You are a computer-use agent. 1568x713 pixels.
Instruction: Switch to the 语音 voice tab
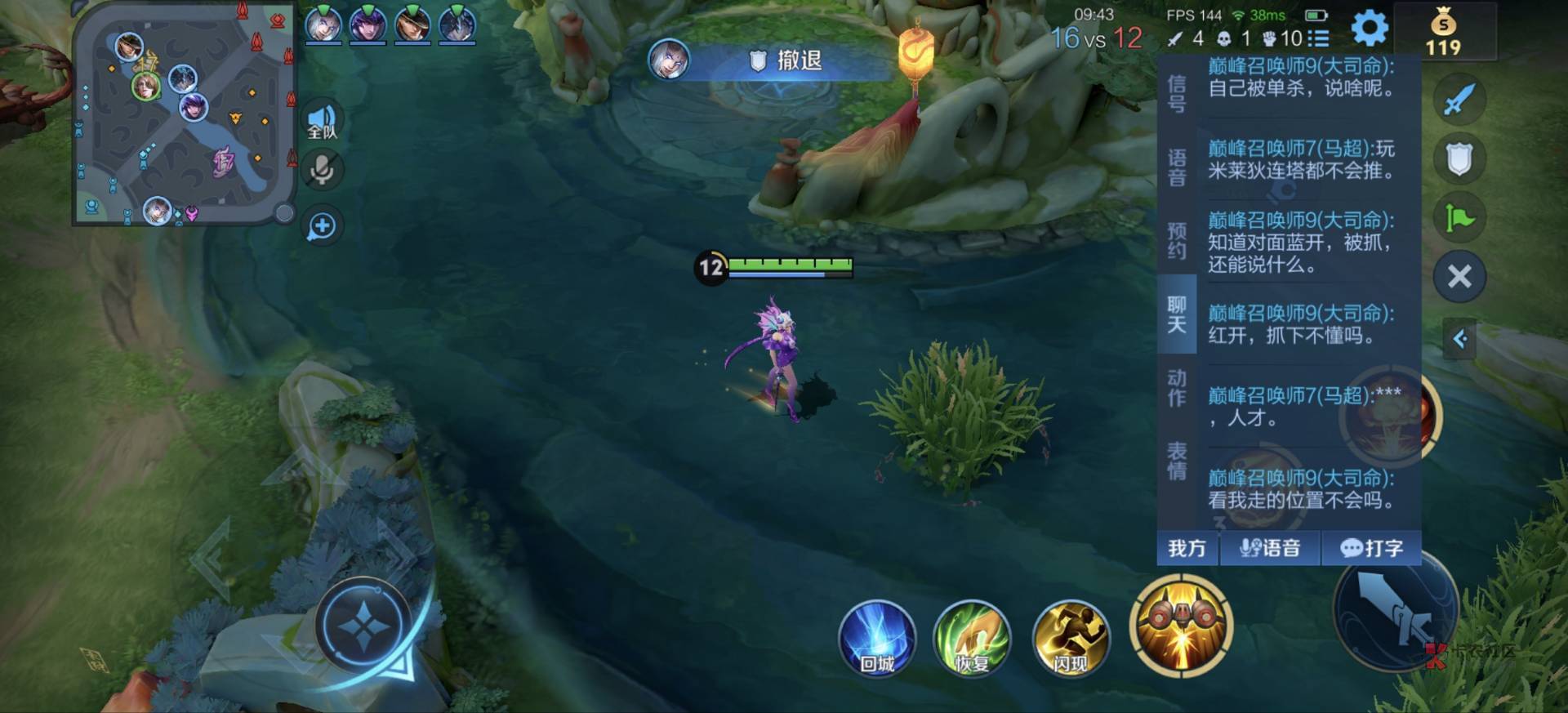tap(1177, 167)
